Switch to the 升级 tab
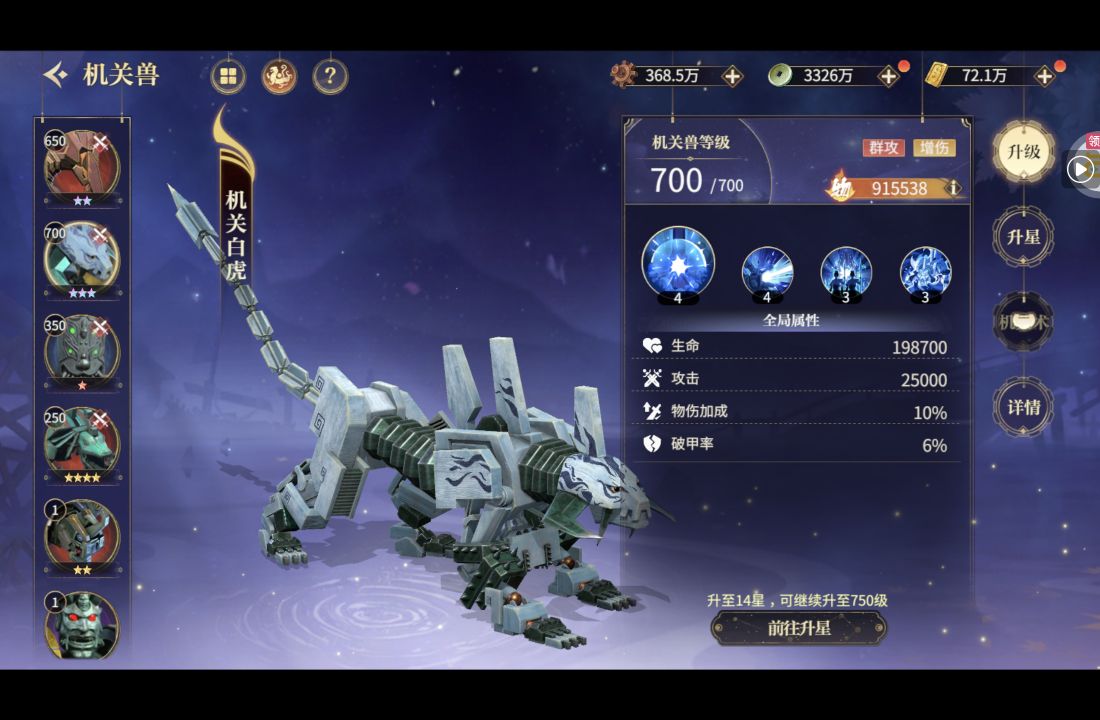1100x720 pixels. [1023, 152]
